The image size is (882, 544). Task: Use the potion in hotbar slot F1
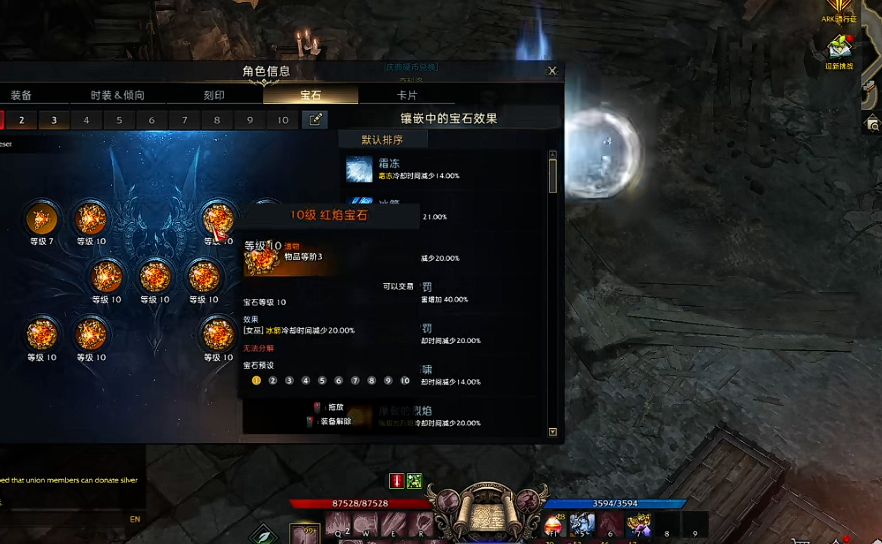[x=552, y=525]
